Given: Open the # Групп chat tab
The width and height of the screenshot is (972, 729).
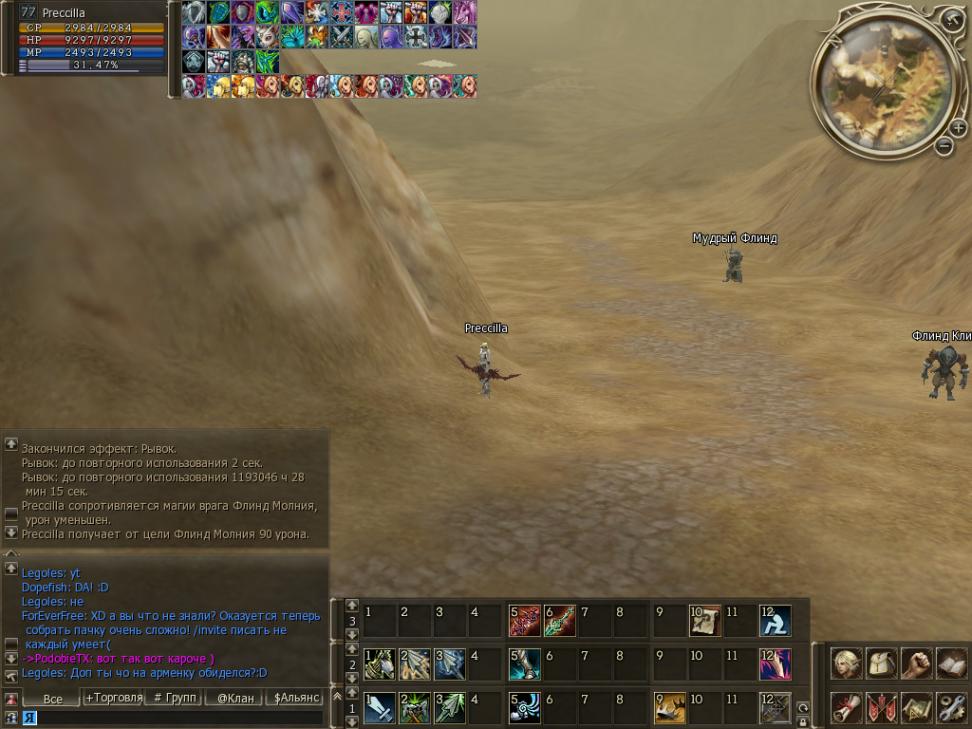Looking at the screenshot, I should pyautogui.click(x=174, y=697).
